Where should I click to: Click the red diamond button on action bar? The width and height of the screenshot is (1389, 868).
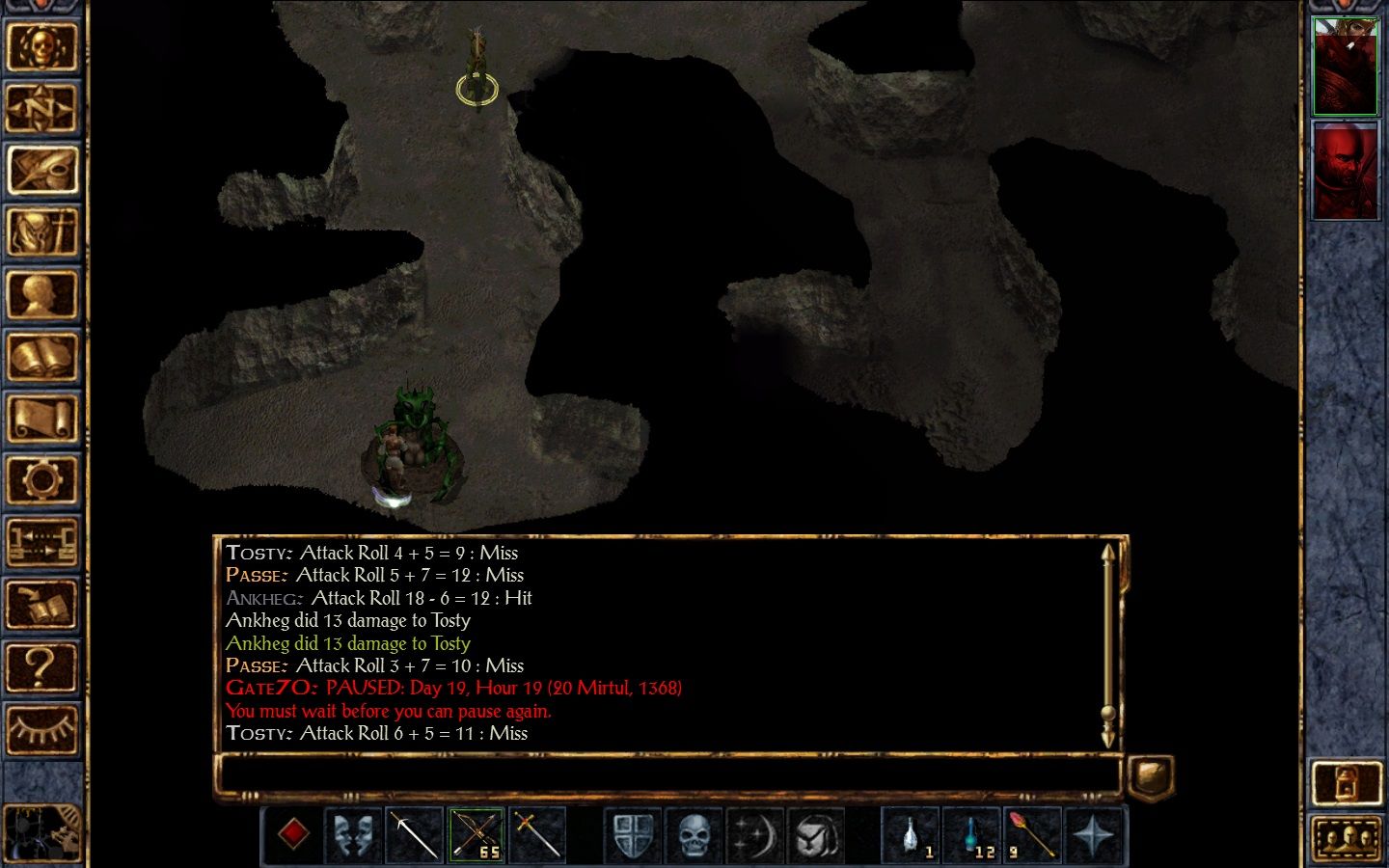coord(293,834)
